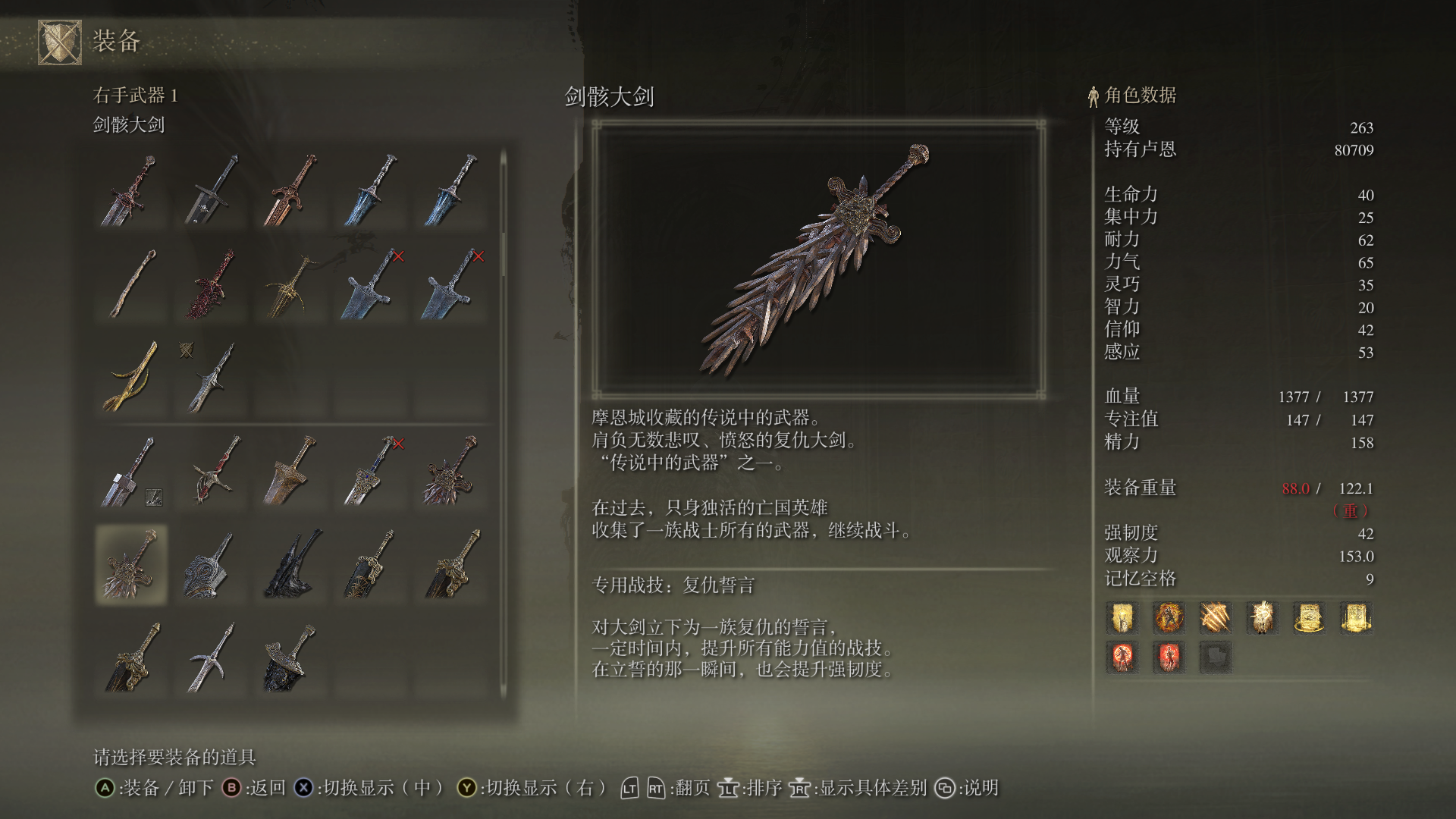Image resolution: width=1456 pixels, height=819 pixels.
Task: Click the highlighted Grafted Blade Greatsword slot
Action: [x=130, y=565]
